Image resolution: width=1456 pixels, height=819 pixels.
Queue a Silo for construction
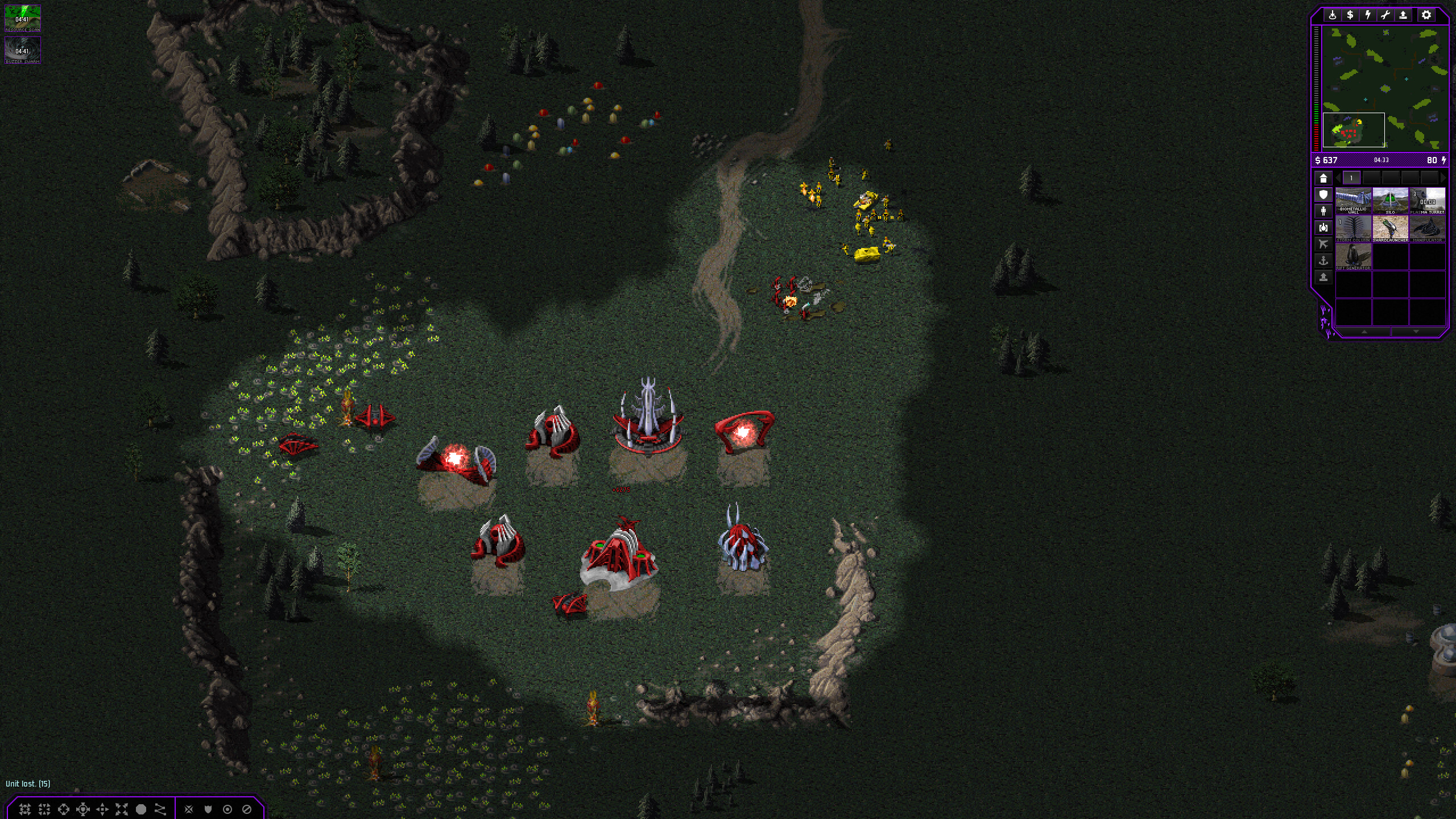coord(1390,201)
